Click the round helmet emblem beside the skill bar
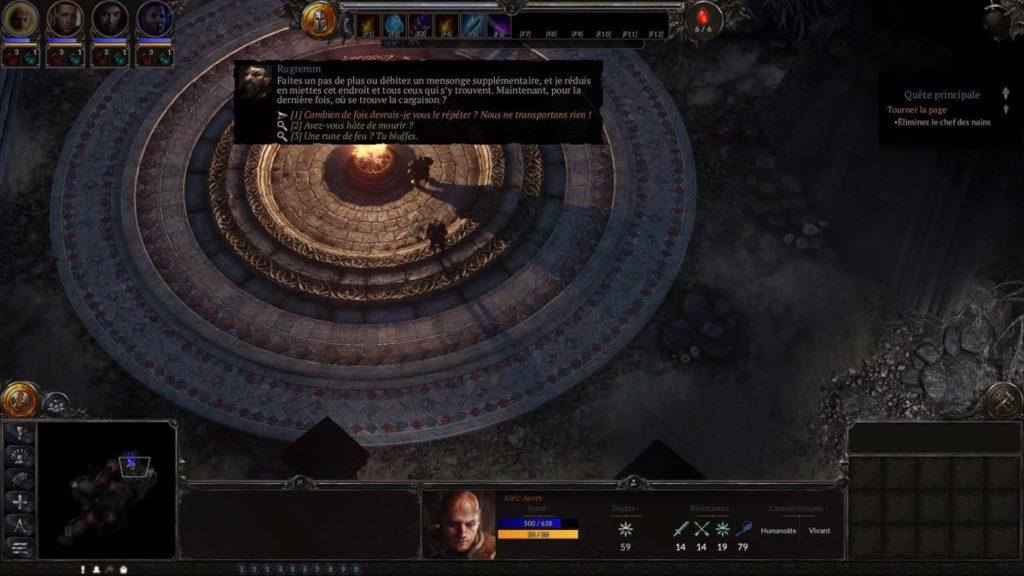 320,20
